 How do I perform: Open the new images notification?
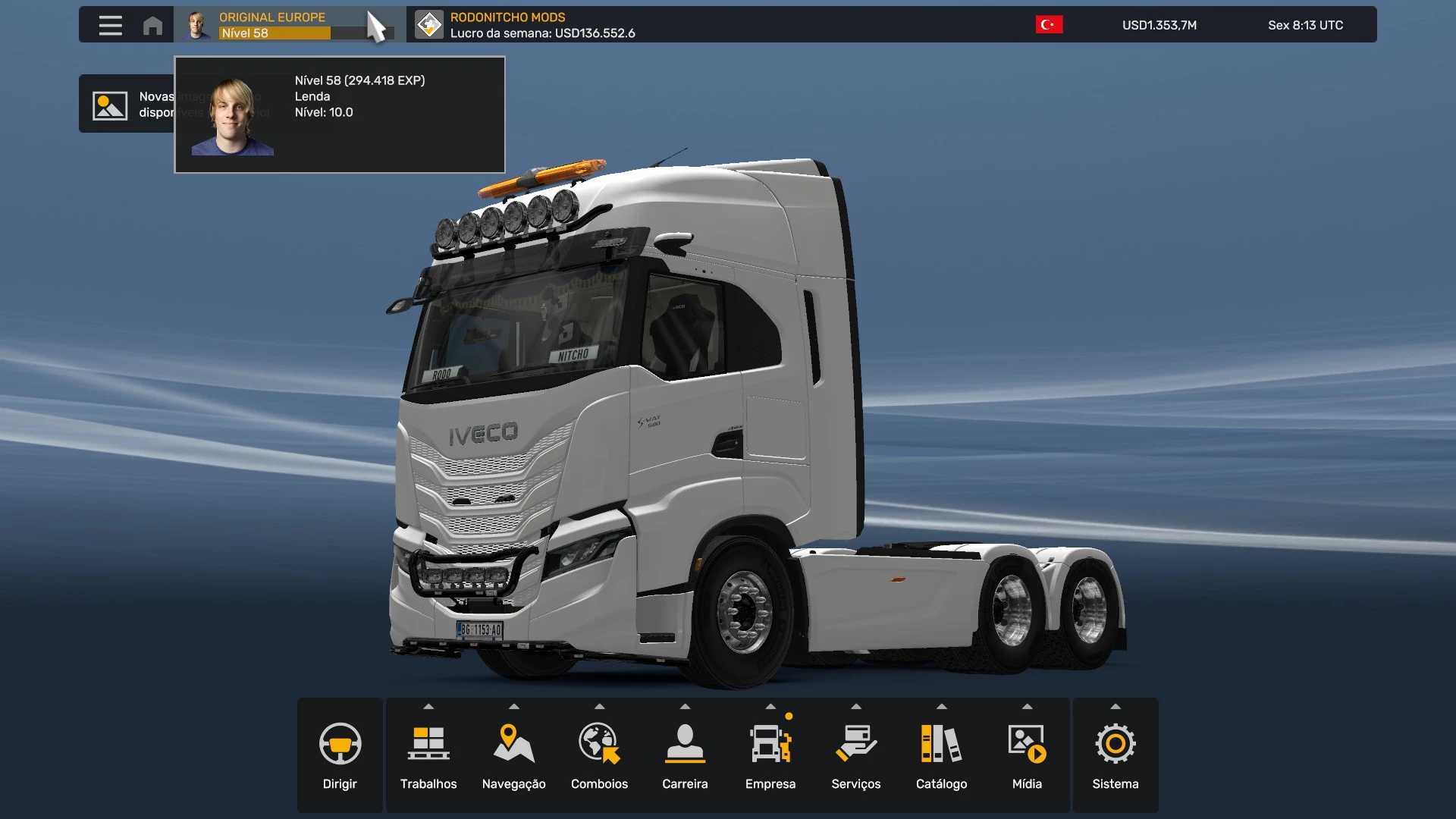(x=126, y=104)
